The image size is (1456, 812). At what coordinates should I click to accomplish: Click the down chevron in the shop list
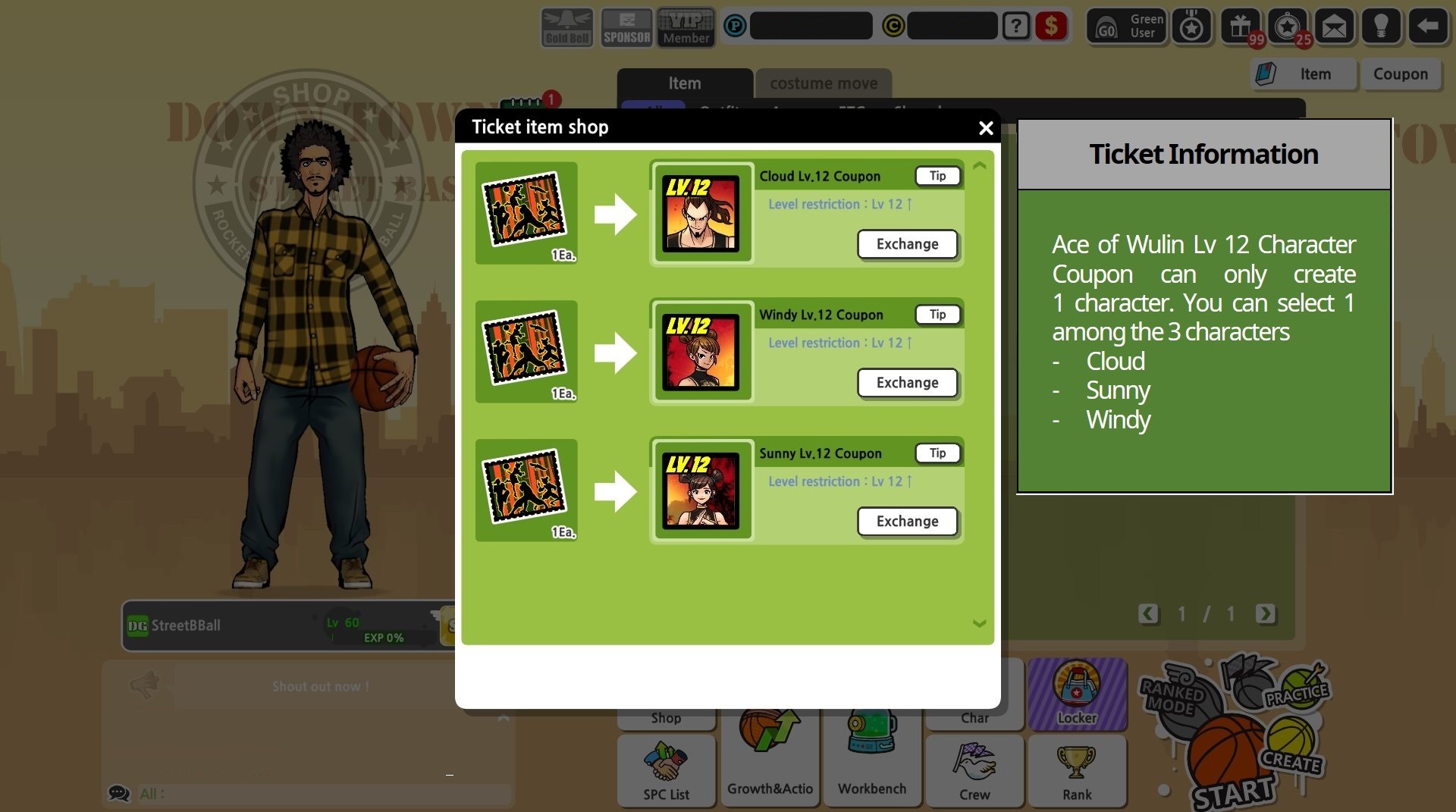click(x=980, y=623)
